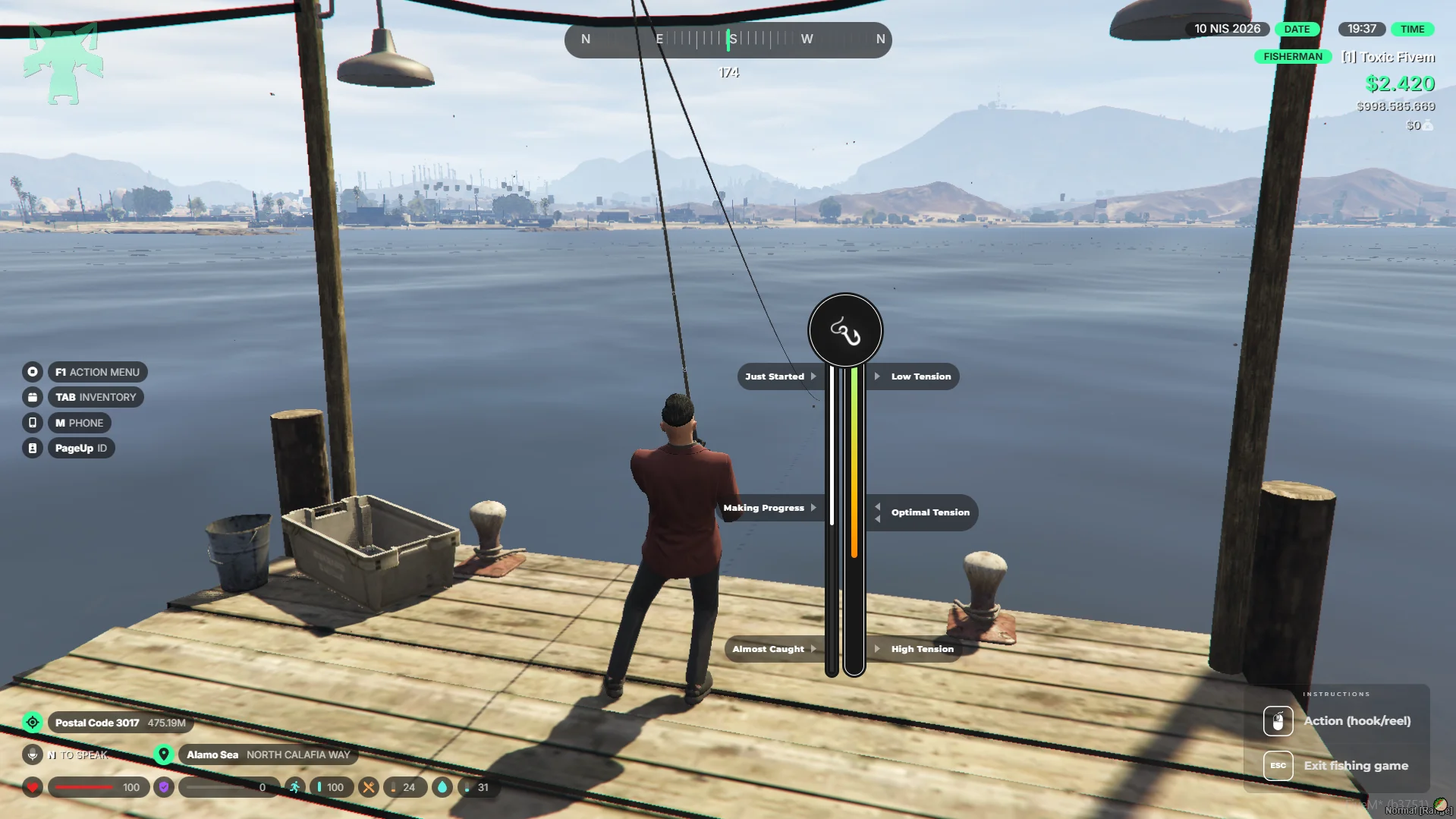Click the purple armor shield icon
The height and width of the screenshot is (819, 1456).
tap(164, 787)
